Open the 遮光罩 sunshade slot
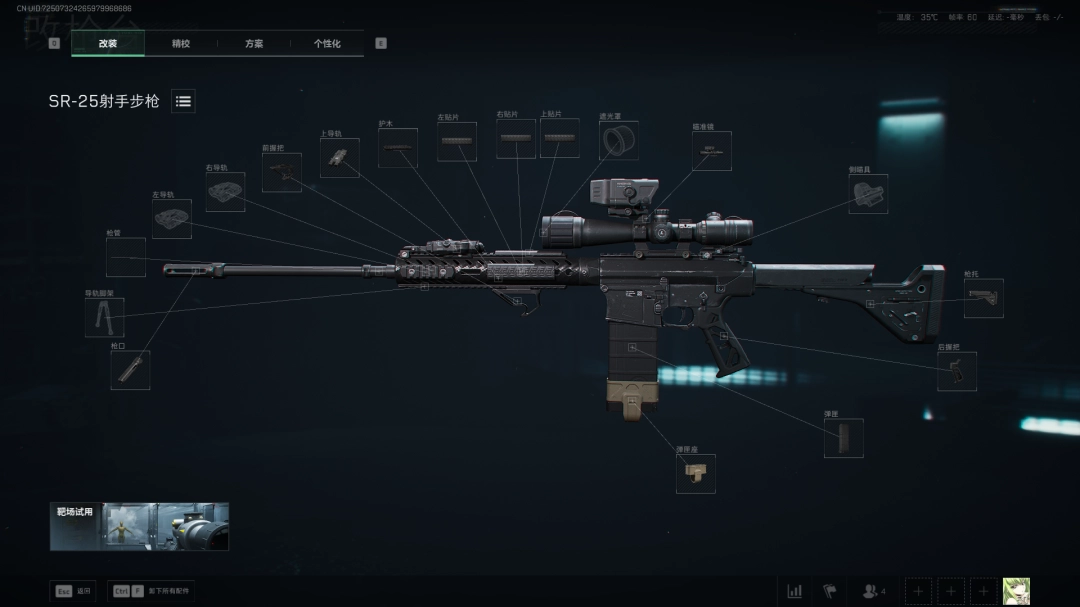 click(618, 140)
